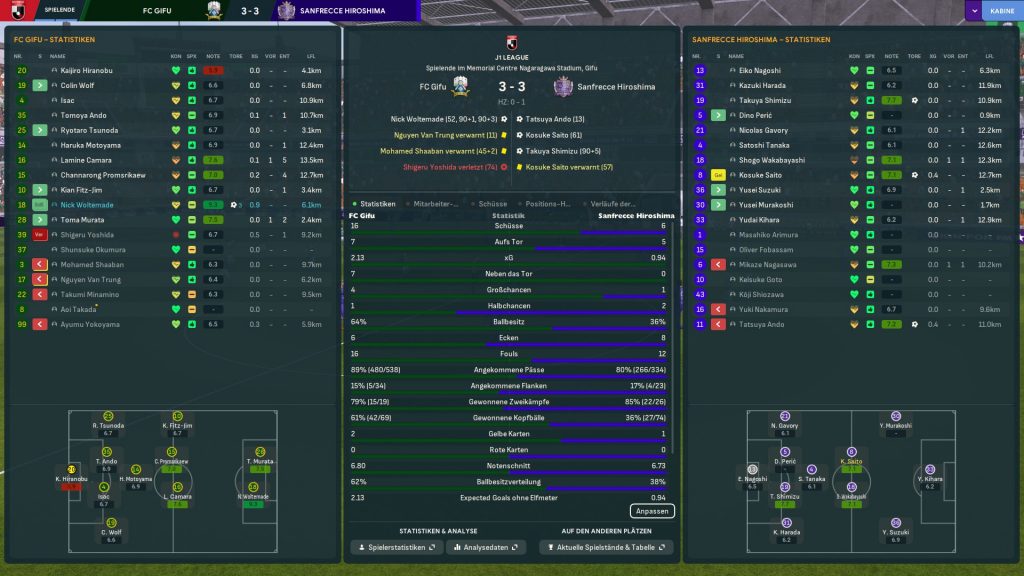Screen dimensions: 1024x576
Task: Open Spielerstatistiken
Action: click(394, 547)
